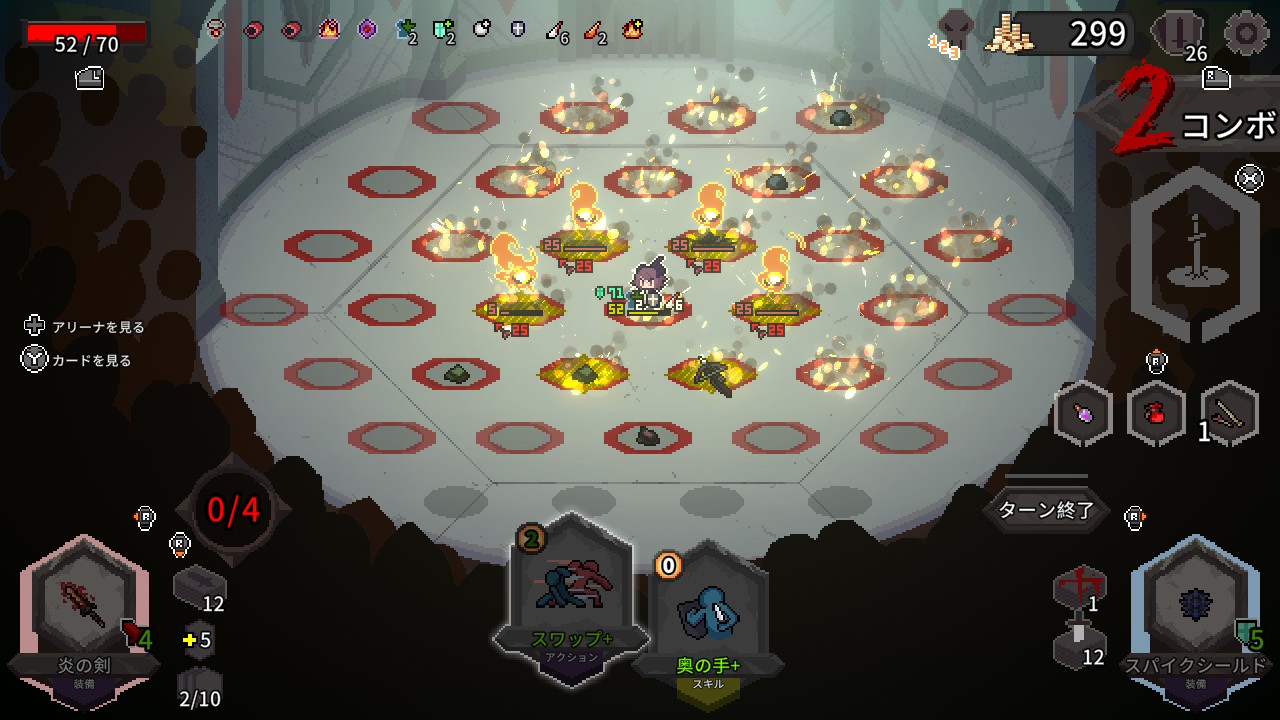Viewport: 1280px width, 720px height.
Task: Inspect the purple gem relic icon
Action: click(x=367, y=29)
